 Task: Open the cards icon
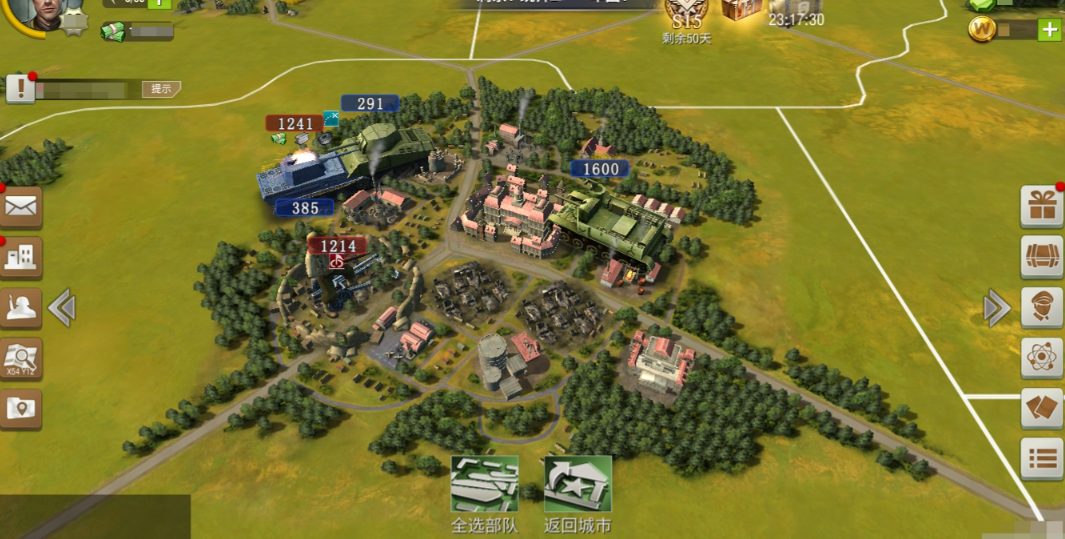[x=1042, y=408]
